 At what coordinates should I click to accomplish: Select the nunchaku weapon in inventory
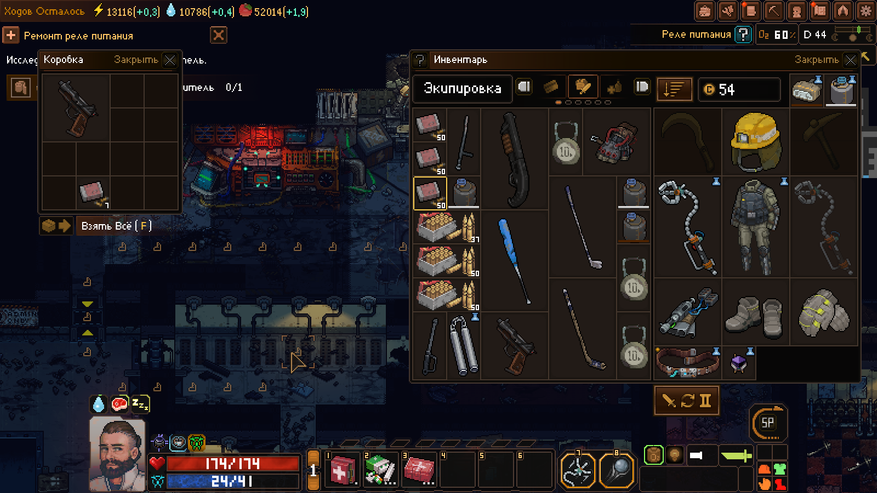pyautogui.click(x=463, y=343)
